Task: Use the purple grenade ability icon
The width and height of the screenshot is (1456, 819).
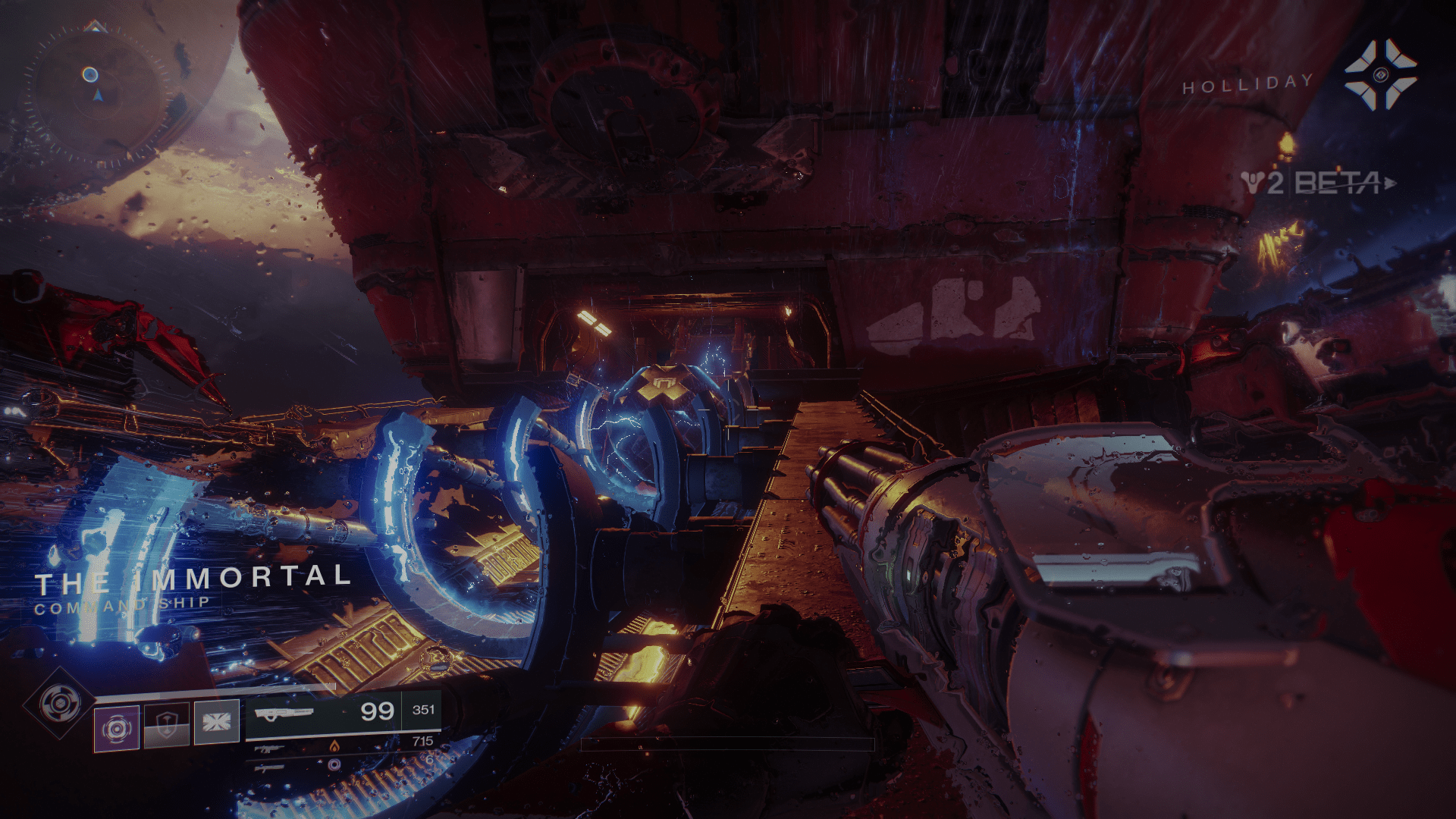Action: pyautogui.click(x=116, y=728)
